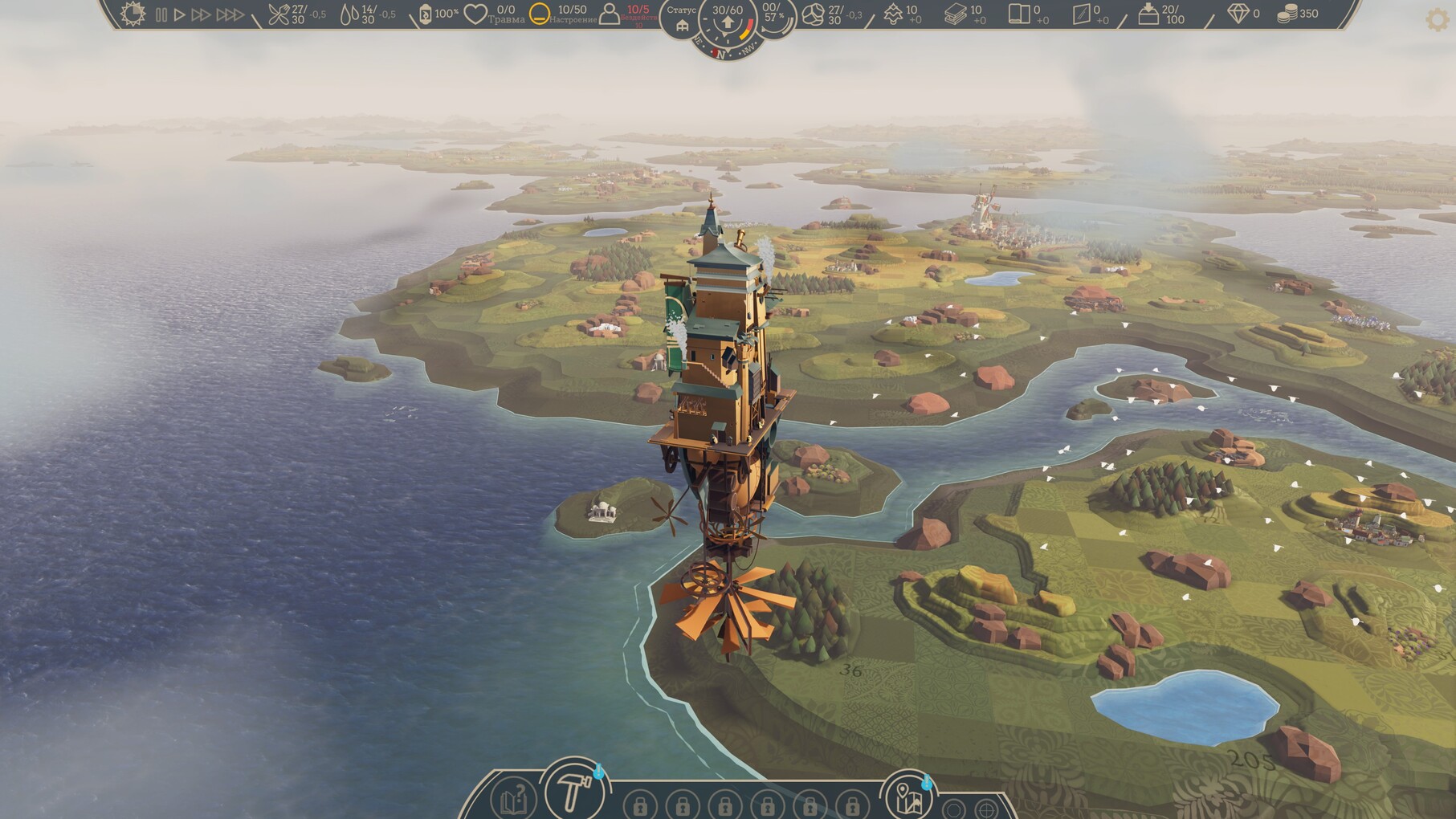Click the heart Травма indicator
The width and height of the screenshot is (1456, 819).
coord(475,14)
